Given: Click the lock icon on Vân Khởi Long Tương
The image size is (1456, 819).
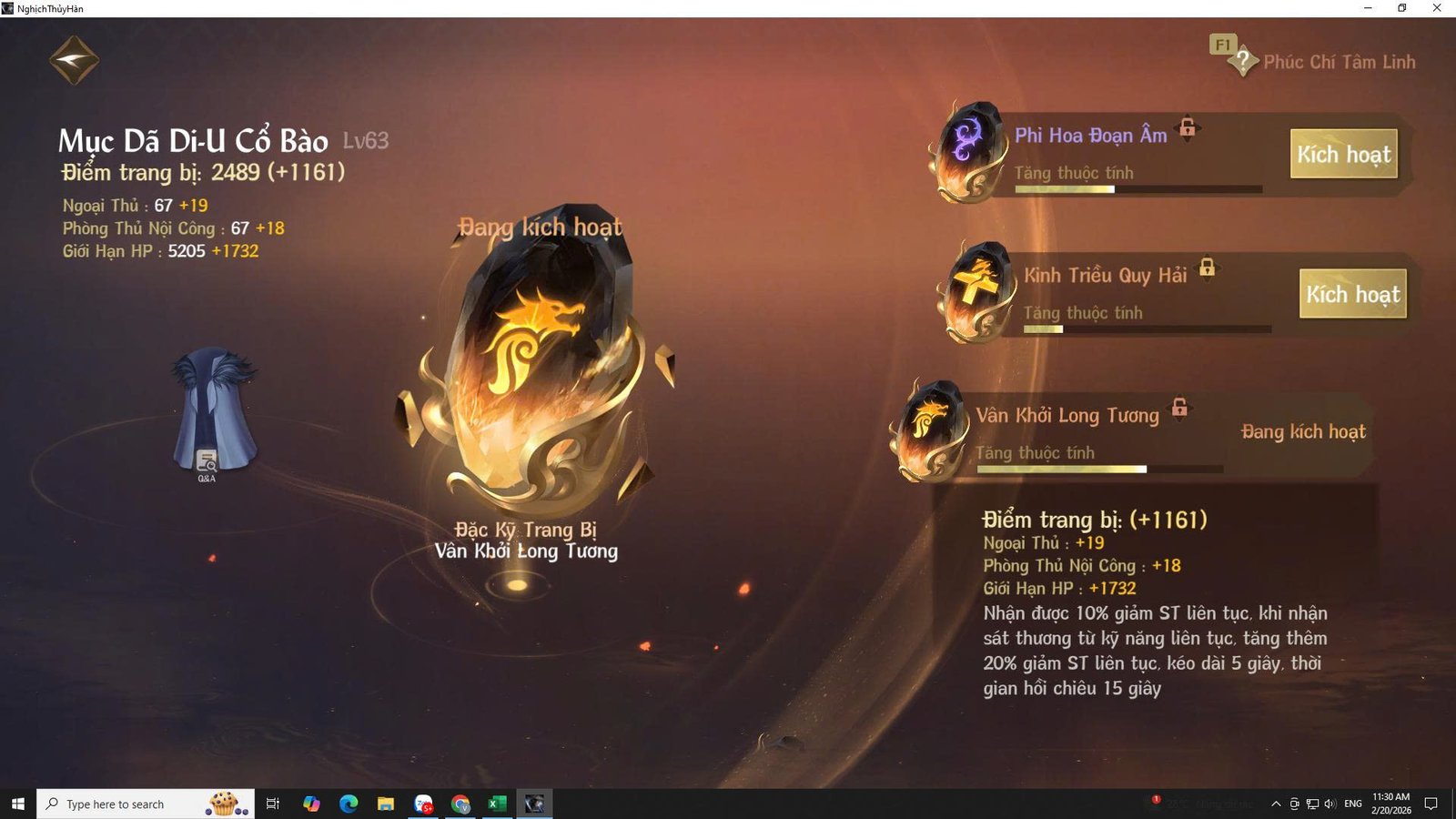Looking at the screenshot, I should pos(1179,409).
